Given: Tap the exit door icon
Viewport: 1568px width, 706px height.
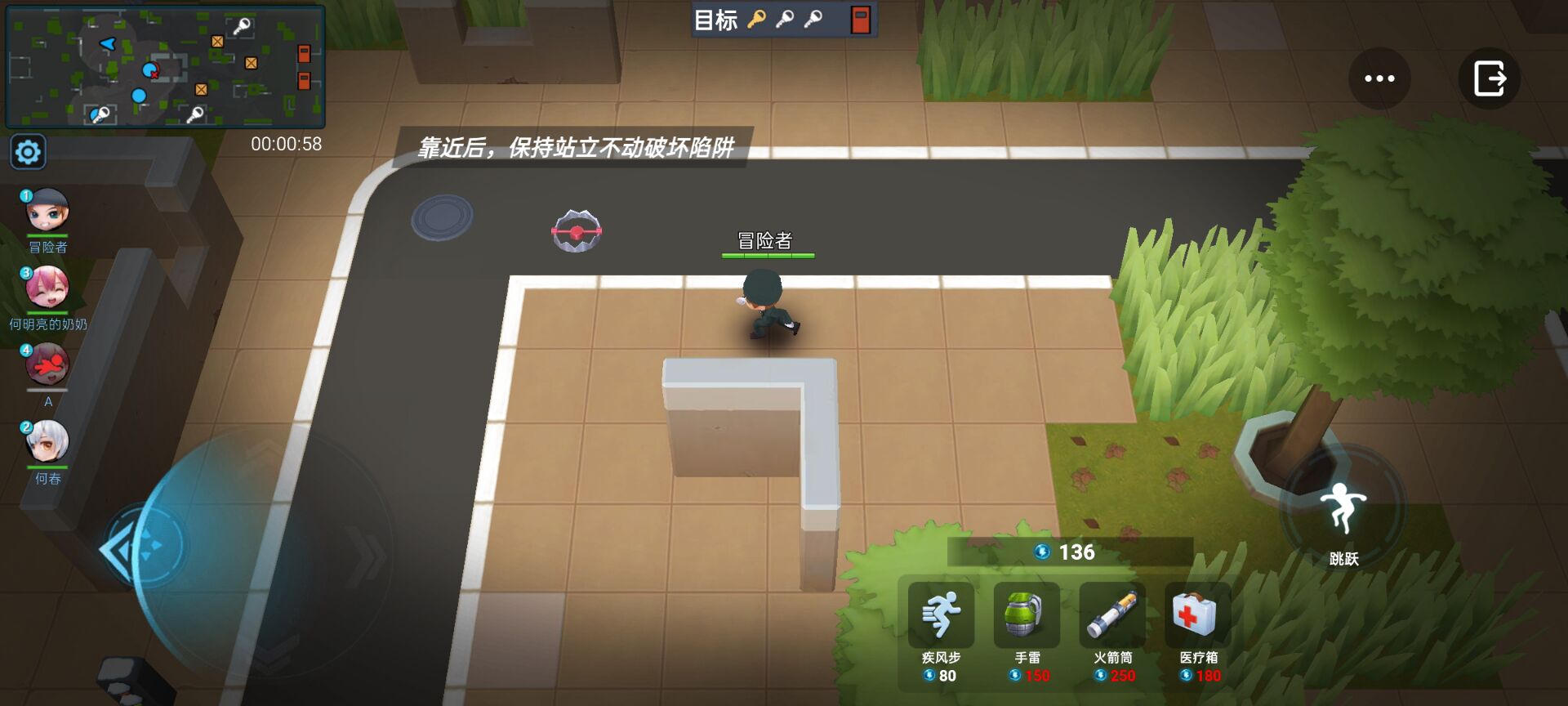Looking at the screenshot, I should (x=1488, y=78).
